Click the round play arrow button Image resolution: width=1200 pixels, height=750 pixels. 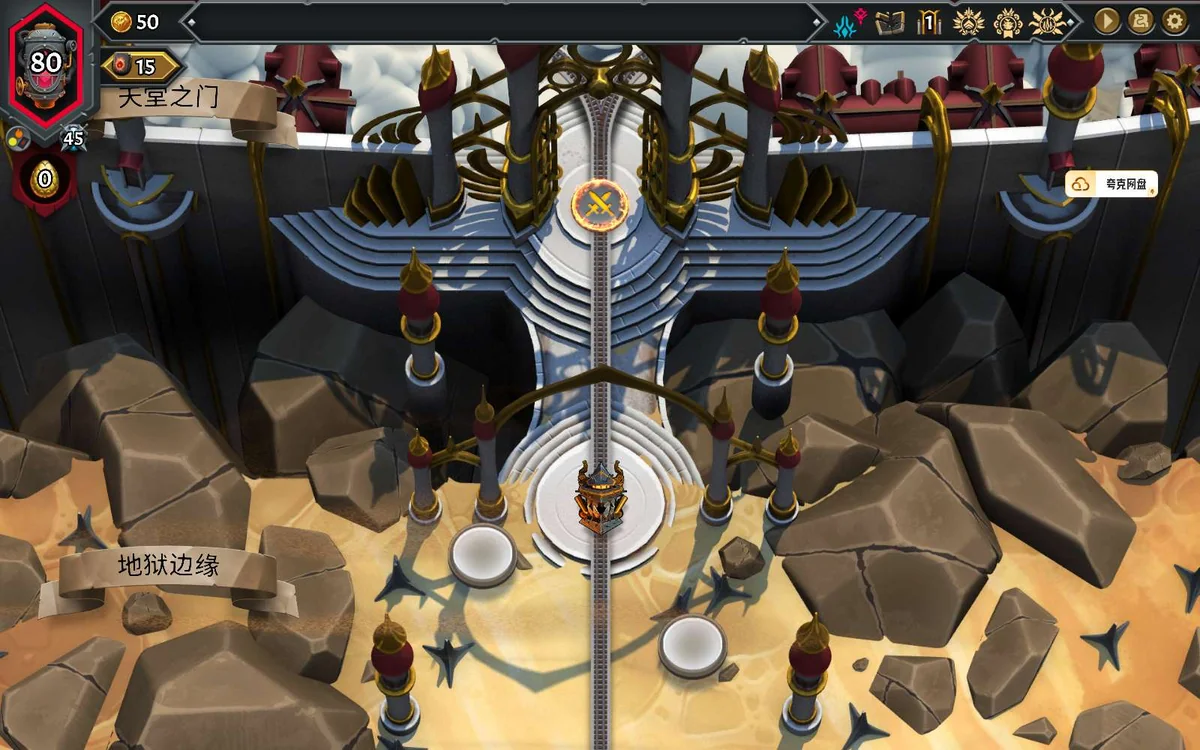(x=1107, y=21)
